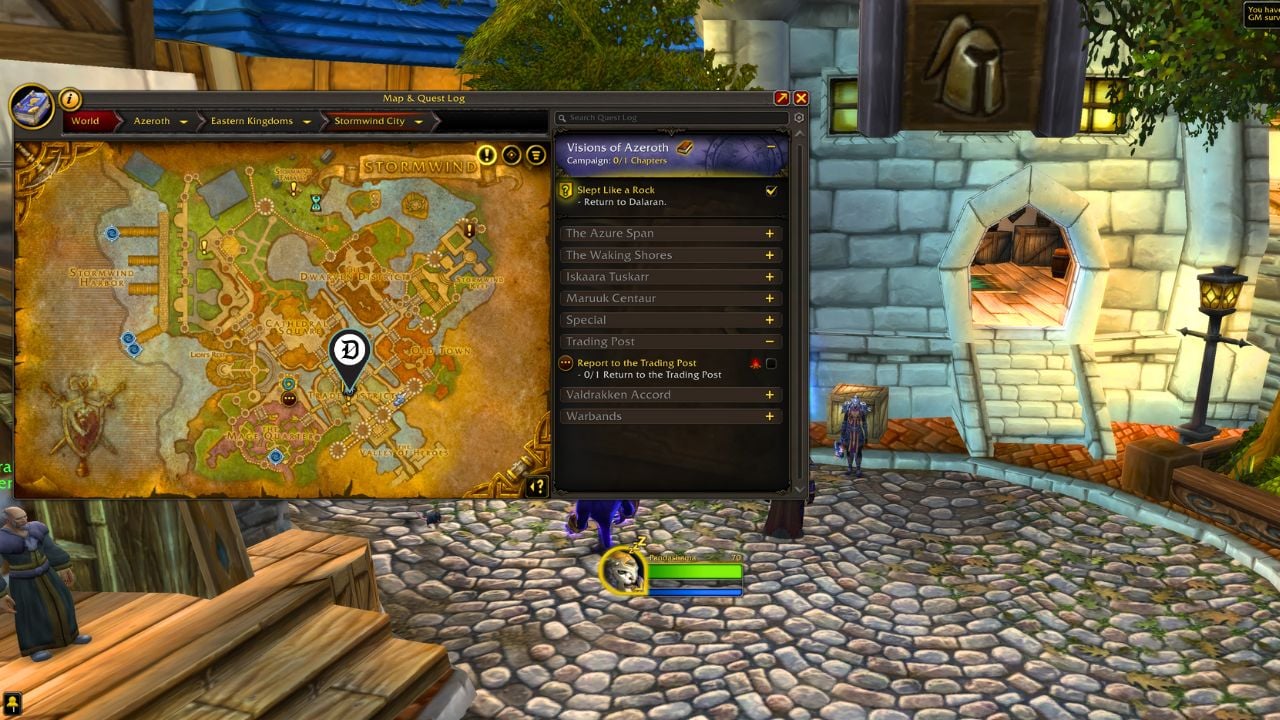Click the Visions of Azeroth campaign book icon
This screenshot has height=720, width=1280.
685,146
